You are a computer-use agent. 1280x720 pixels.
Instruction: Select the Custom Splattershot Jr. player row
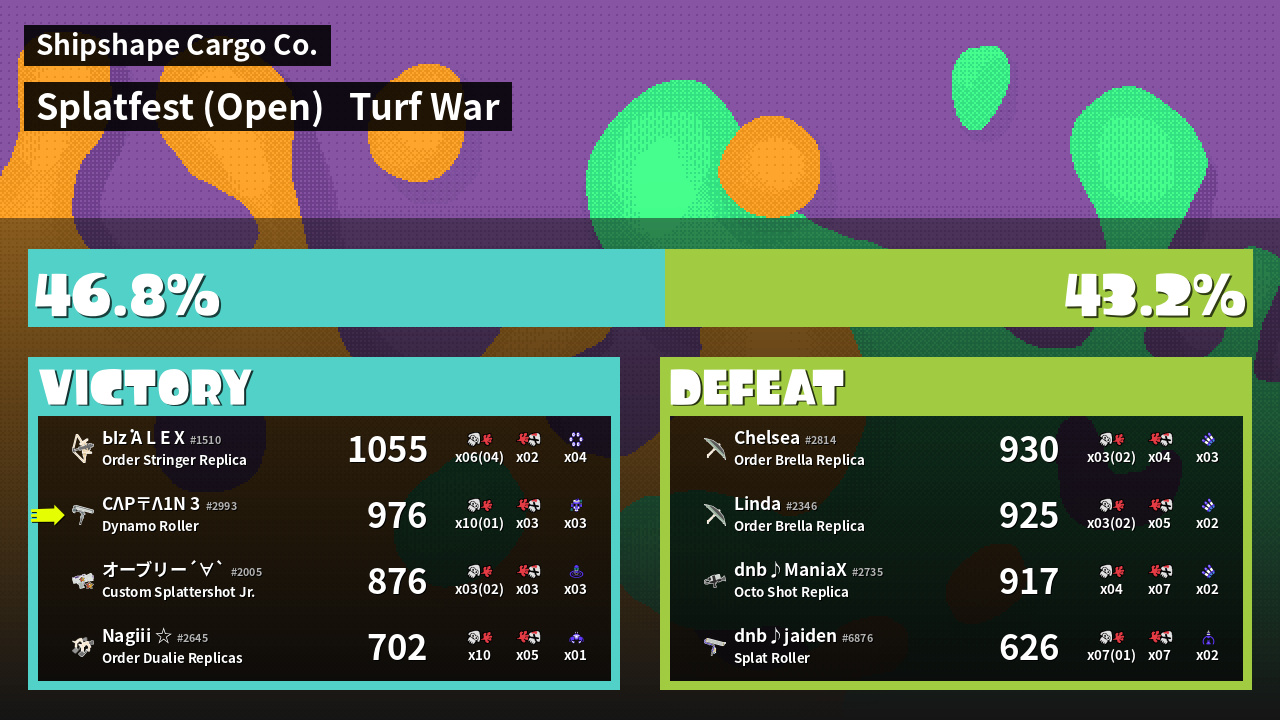tap(324, 581)
